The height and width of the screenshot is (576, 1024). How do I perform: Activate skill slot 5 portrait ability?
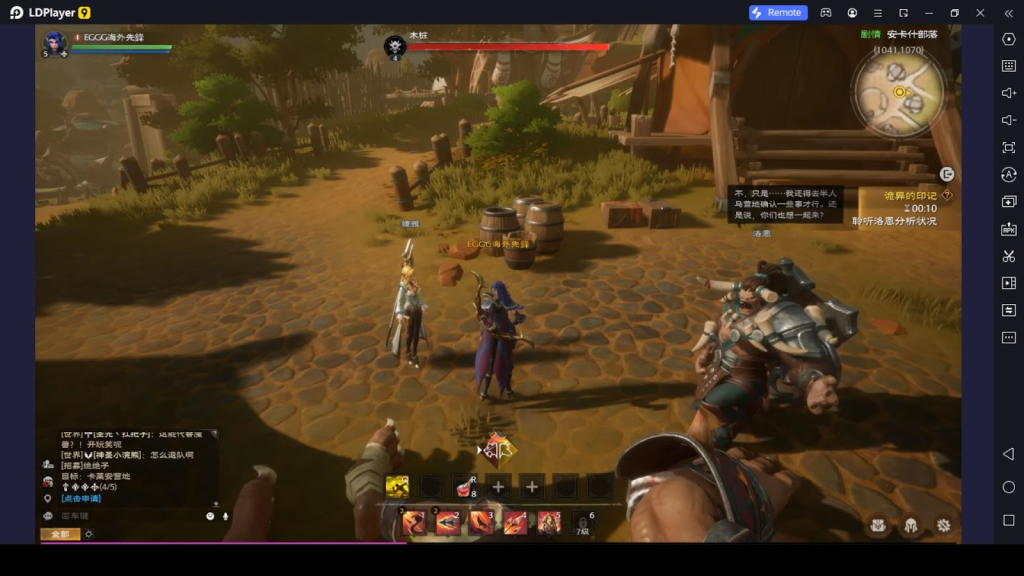(550, 522)
